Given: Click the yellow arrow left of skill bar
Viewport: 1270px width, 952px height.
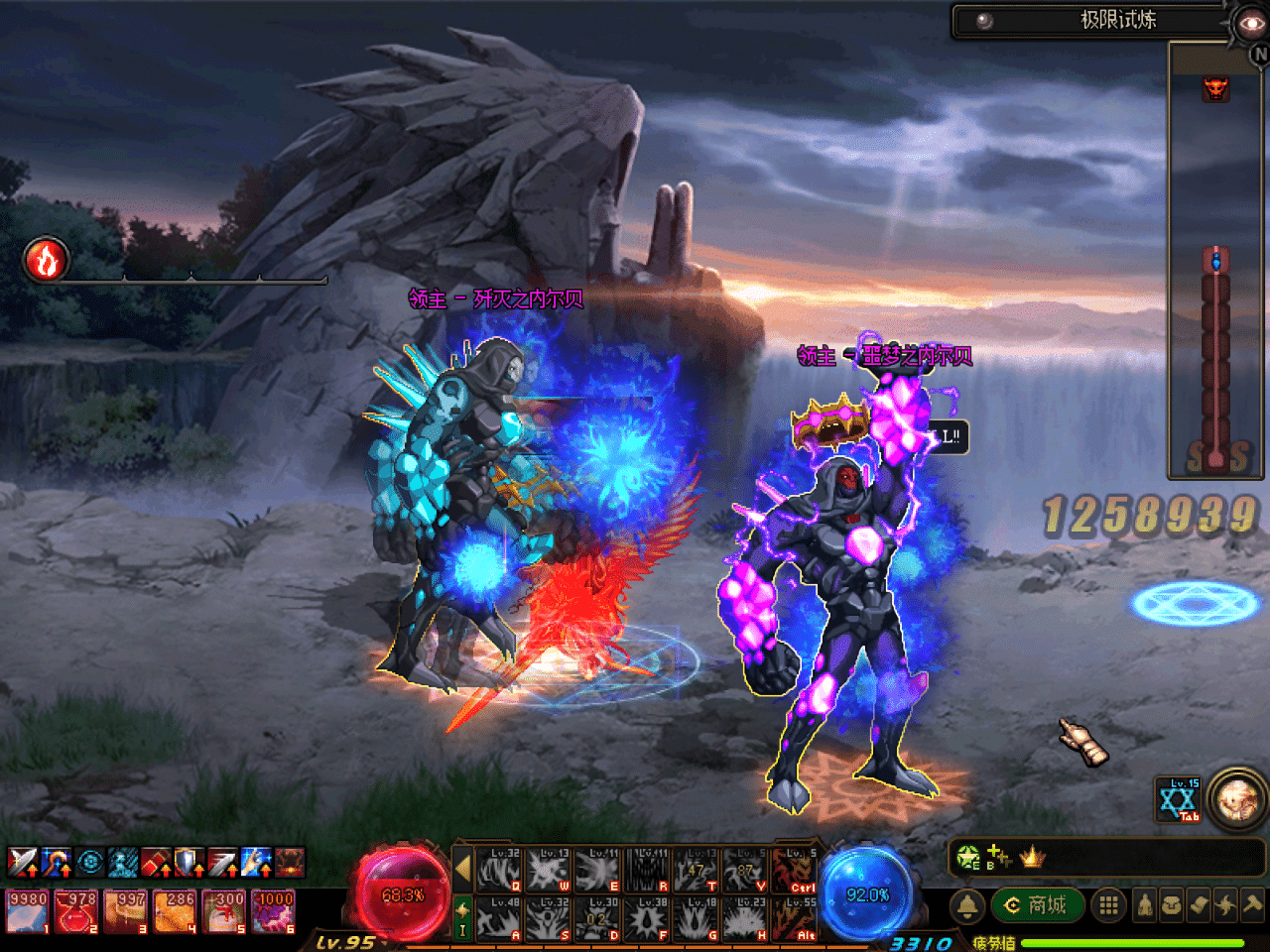Looking at the screenshot, I should pyautogui.click(x=462, y=869).
